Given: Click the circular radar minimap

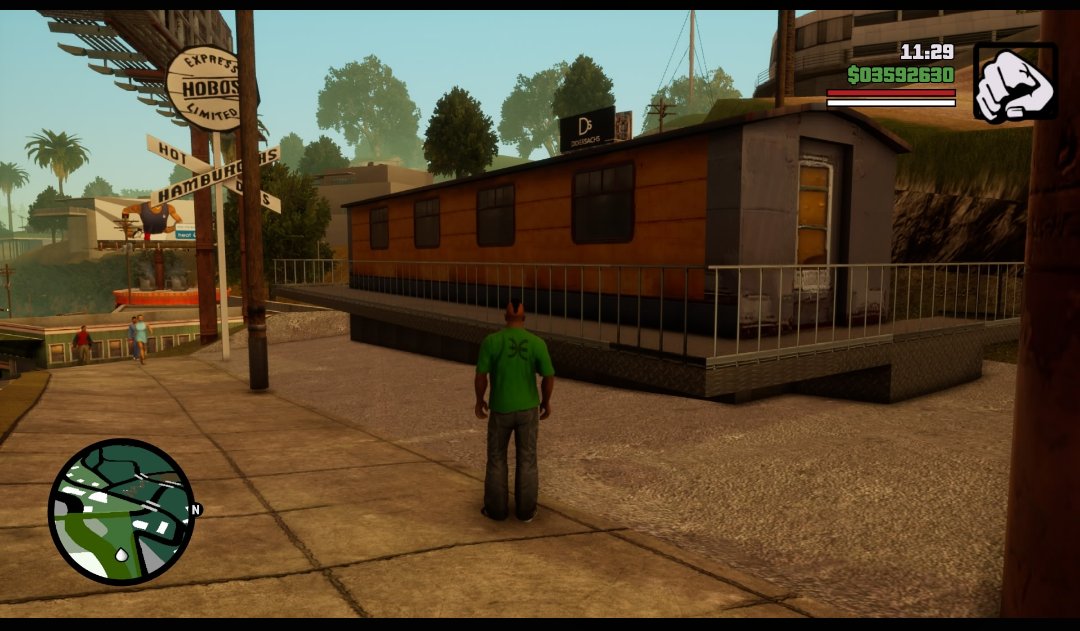Looking at the screenshot, I should [x=121, y=511].
